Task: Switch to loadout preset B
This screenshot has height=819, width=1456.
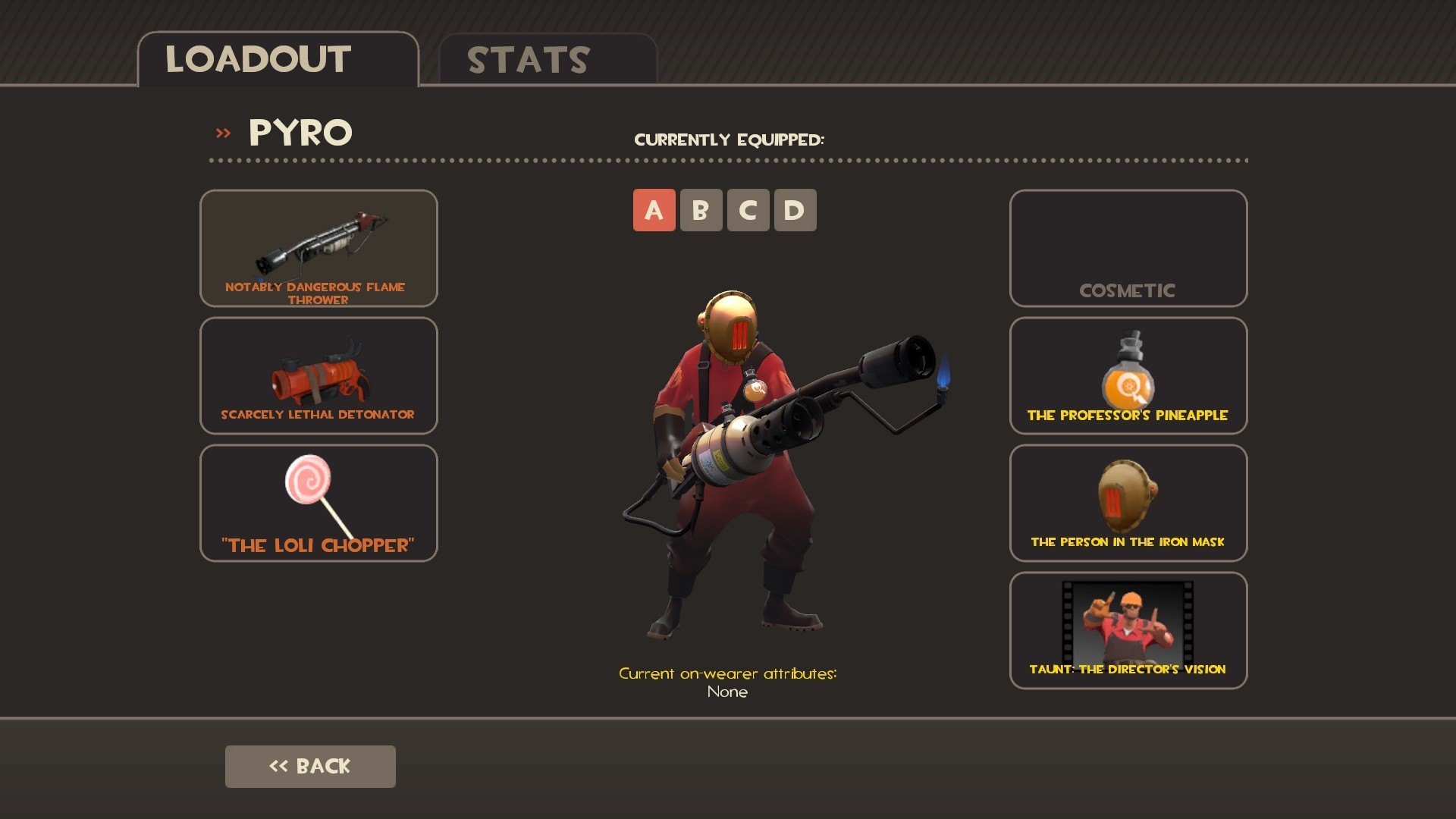Action: tap(701, 210)
